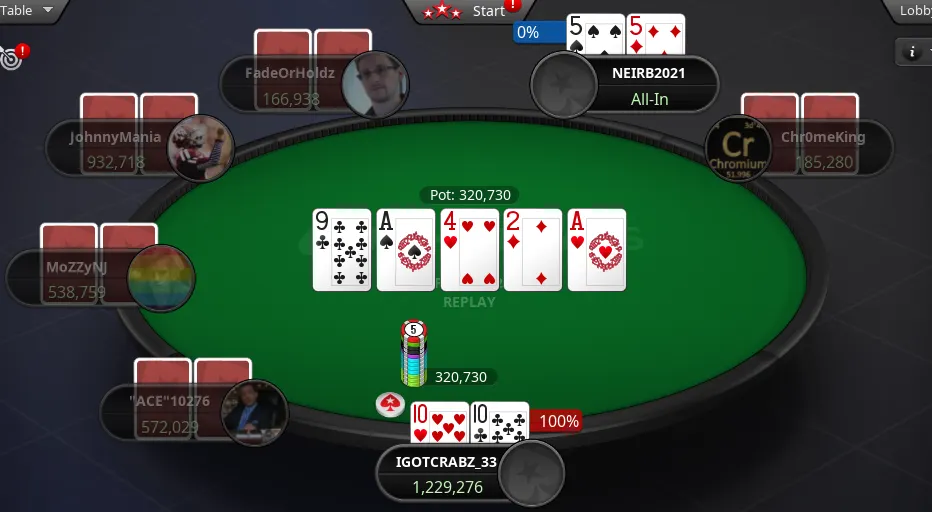
Task: Open the info dropdown
Action: [915, 51]
